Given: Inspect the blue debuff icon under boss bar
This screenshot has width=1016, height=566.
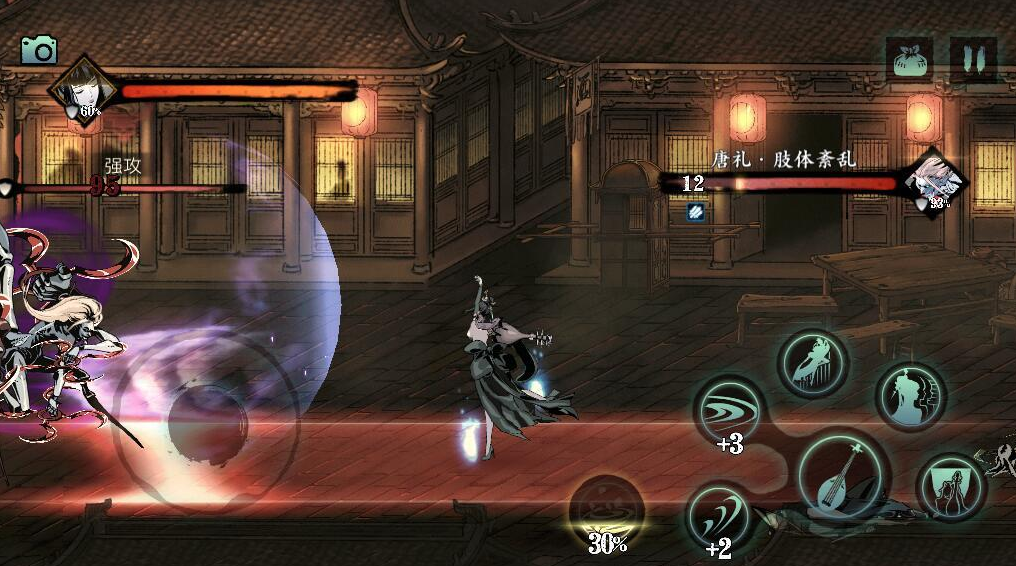Looking at the screenshot, I should [x=696, y=211].
